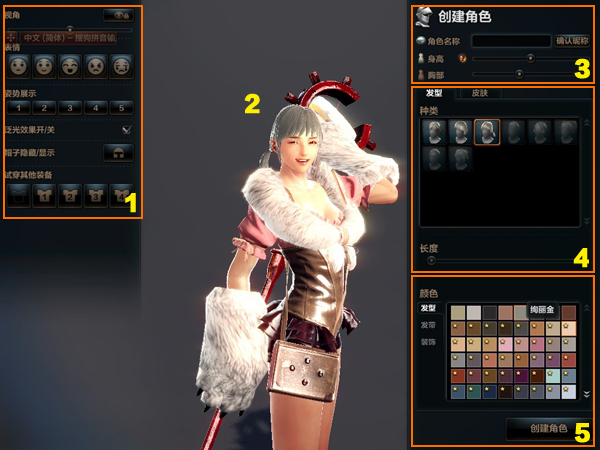Select pose number 3
The width and height of the screenshot is (600, 450).
[70, 107]
